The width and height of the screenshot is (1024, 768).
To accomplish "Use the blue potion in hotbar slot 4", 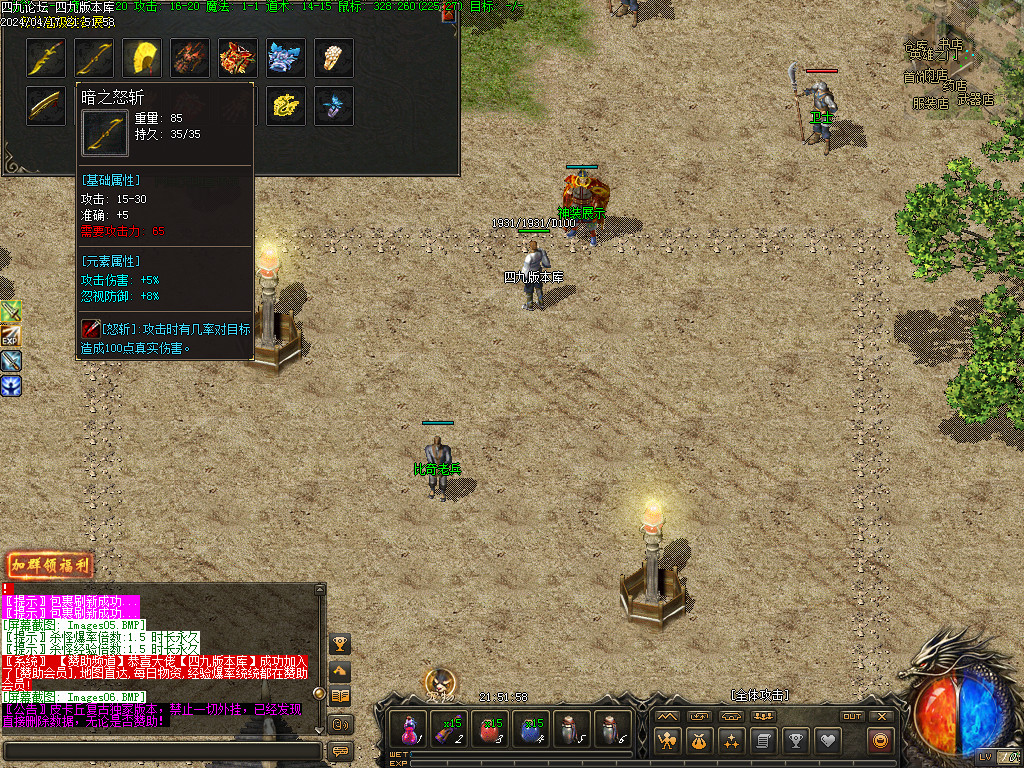I will pyautogui.click(x=531, y=729).
